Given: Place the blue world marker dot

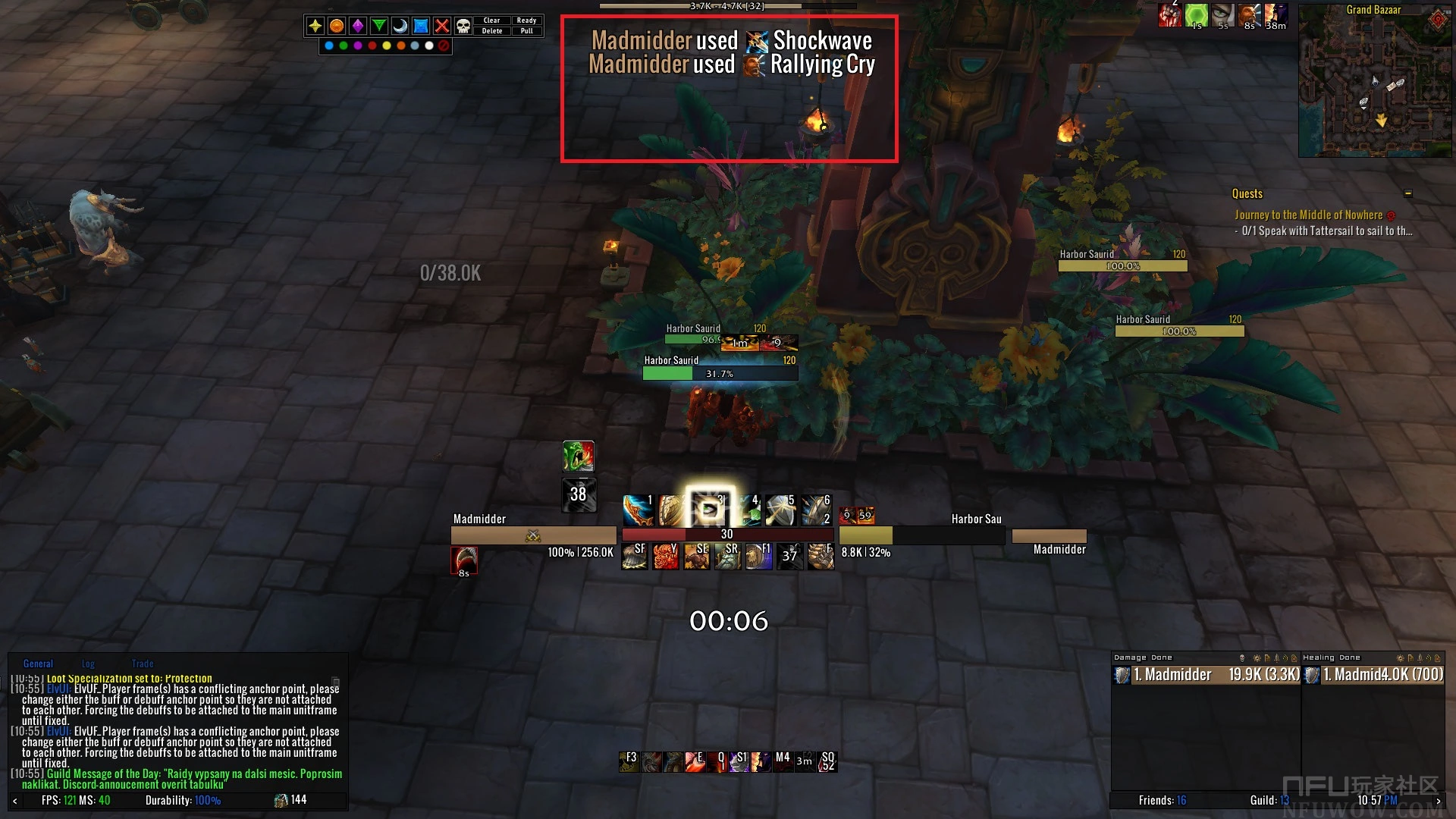Looking at the screenshot, I should 328,45.
